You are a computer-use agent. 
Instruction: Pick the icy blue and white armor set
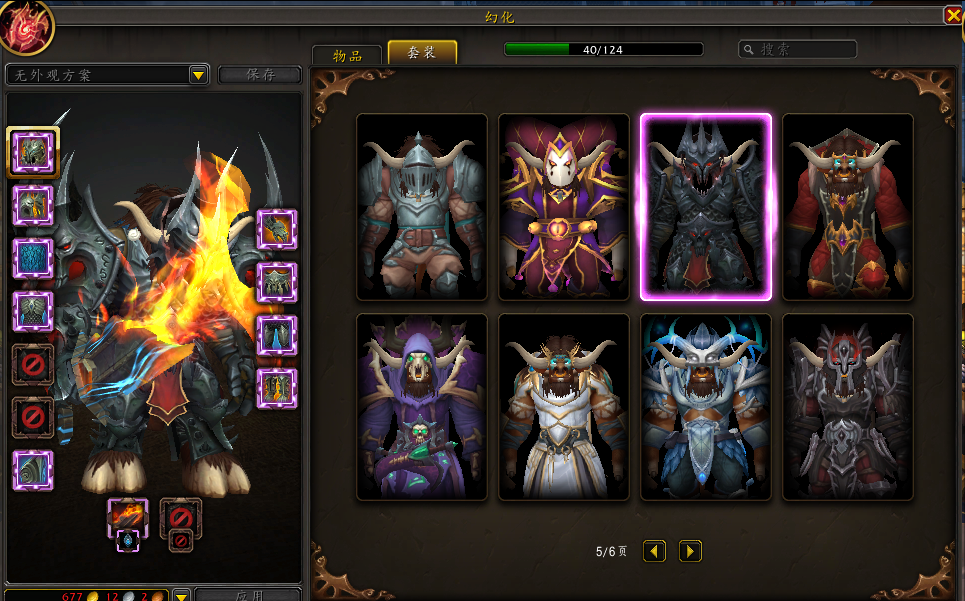(x=706, y=407)
